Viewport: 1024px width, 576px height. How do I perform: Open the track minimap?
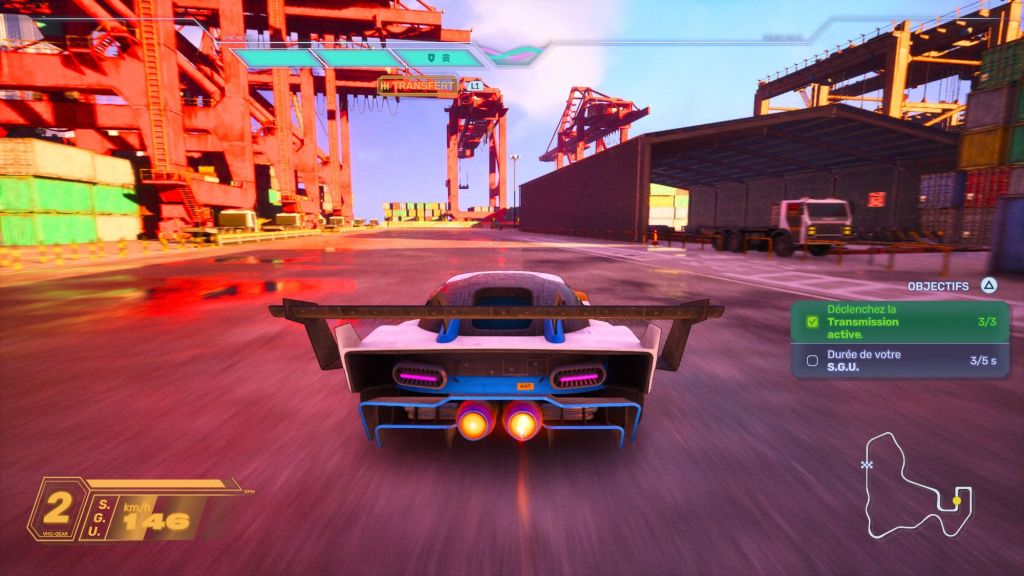point(915,485)
